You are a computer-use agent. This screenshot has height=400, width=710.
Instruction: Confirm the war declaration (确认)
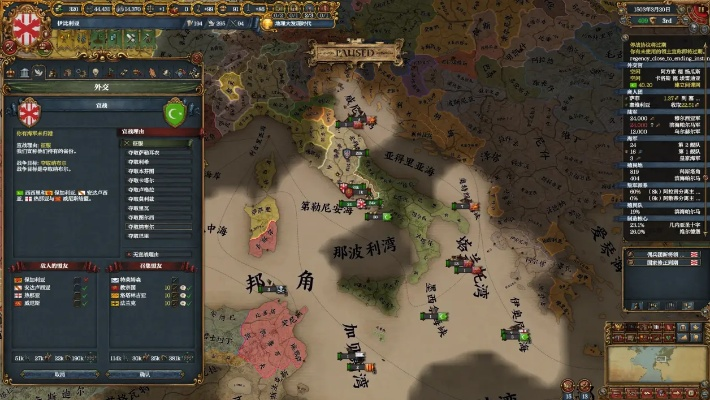click(143, 373)
